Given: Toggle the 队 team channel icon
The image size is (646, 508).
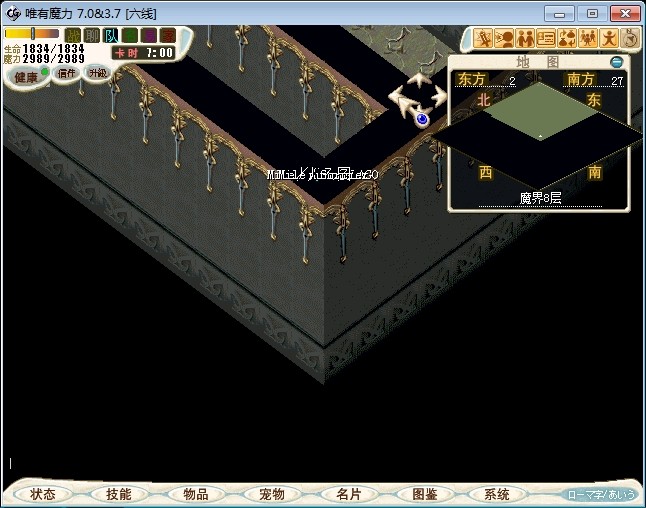Looking at the screenshot, I should 111,36.
